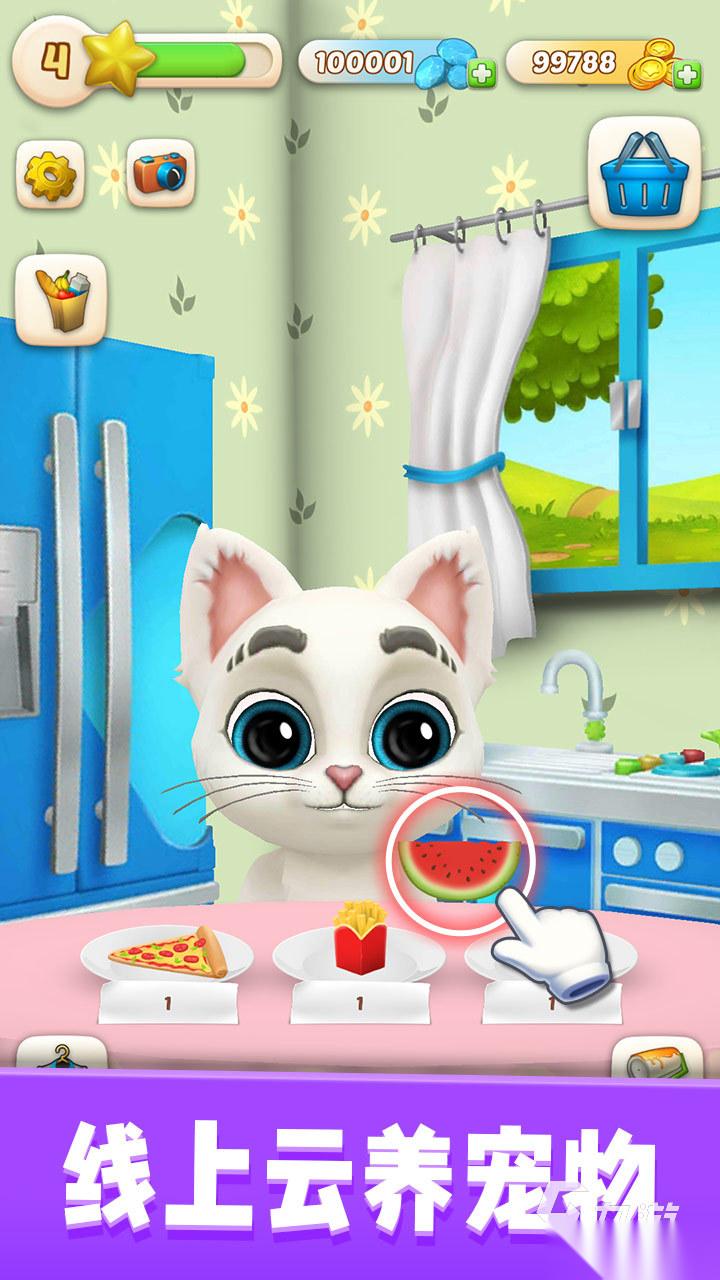The width and height of the screenshot is (720, 1280).
Task: Select the french fries plate
Action: click(357, 944)
